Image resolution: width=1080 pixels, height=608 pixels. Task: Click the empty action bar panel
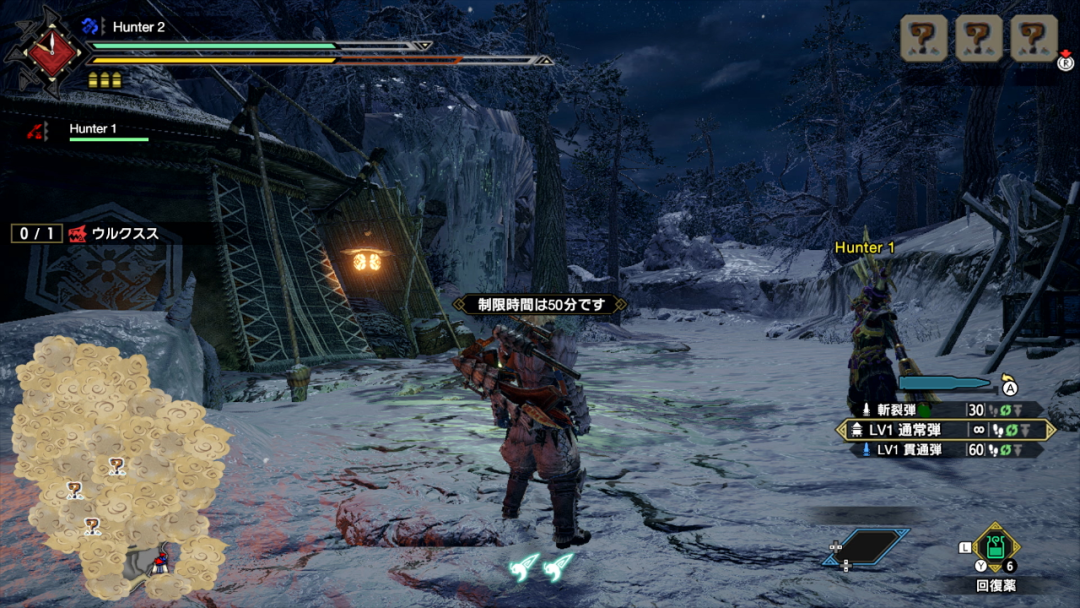point(866,547)
